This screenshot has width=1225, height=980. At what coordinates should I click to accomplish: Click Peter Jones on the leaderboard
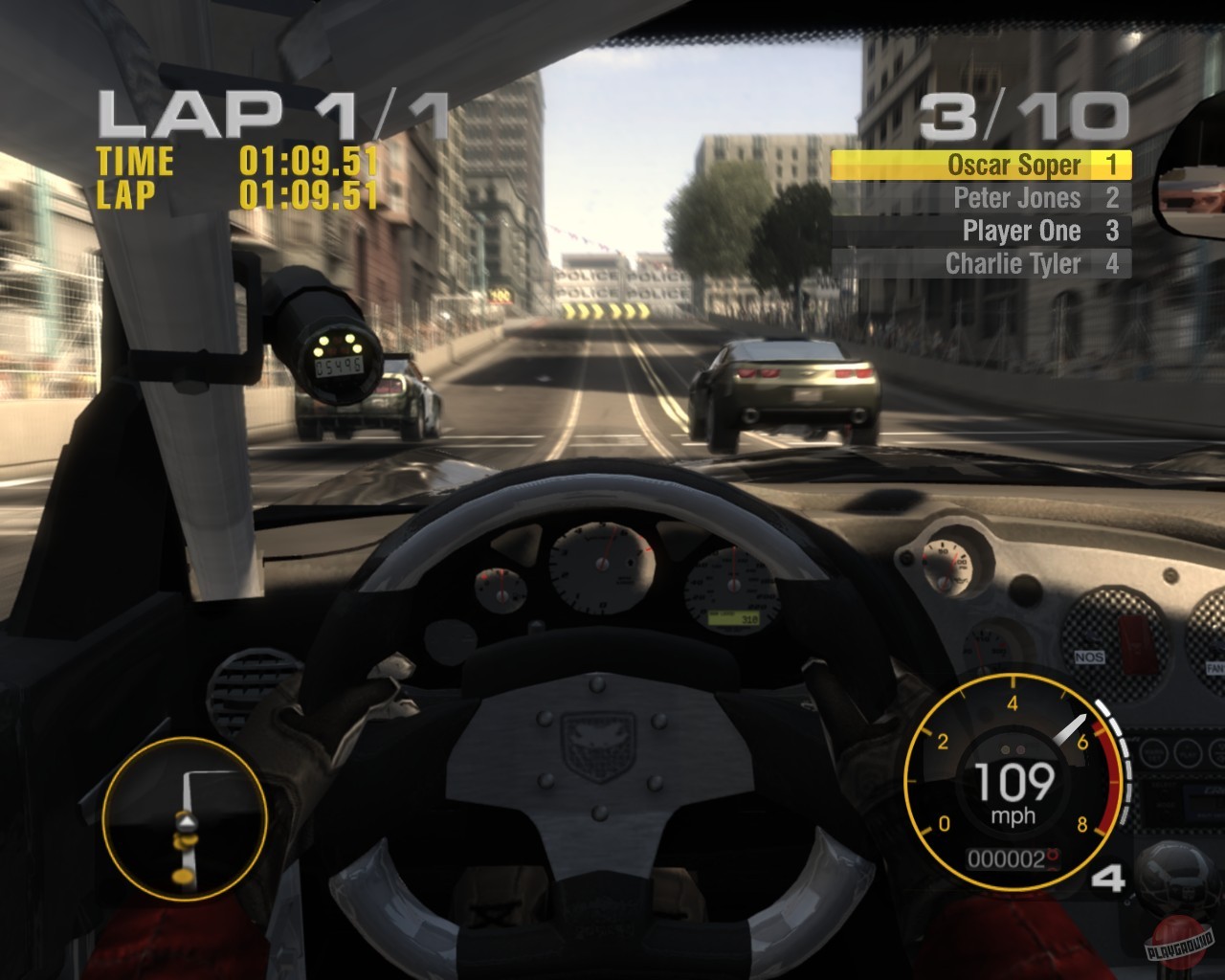pyautogui.click(x=1015, y=198)
